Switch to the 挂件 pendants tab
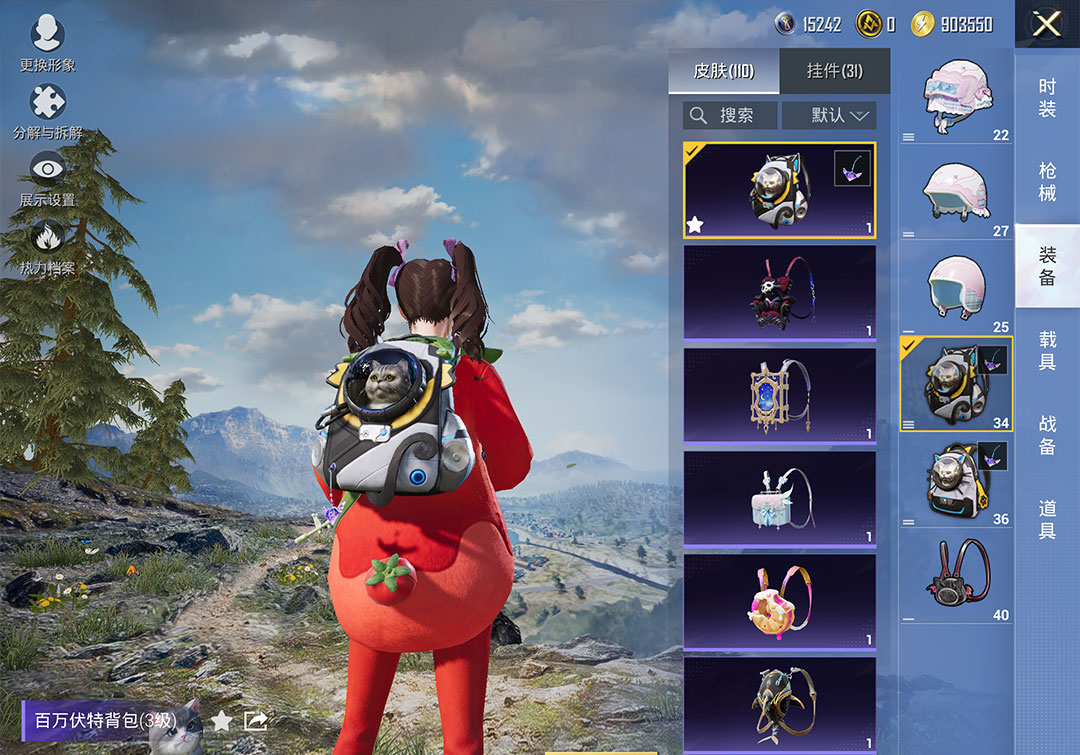This screenshot has height=755, width=1080. (x=834, y=71)
